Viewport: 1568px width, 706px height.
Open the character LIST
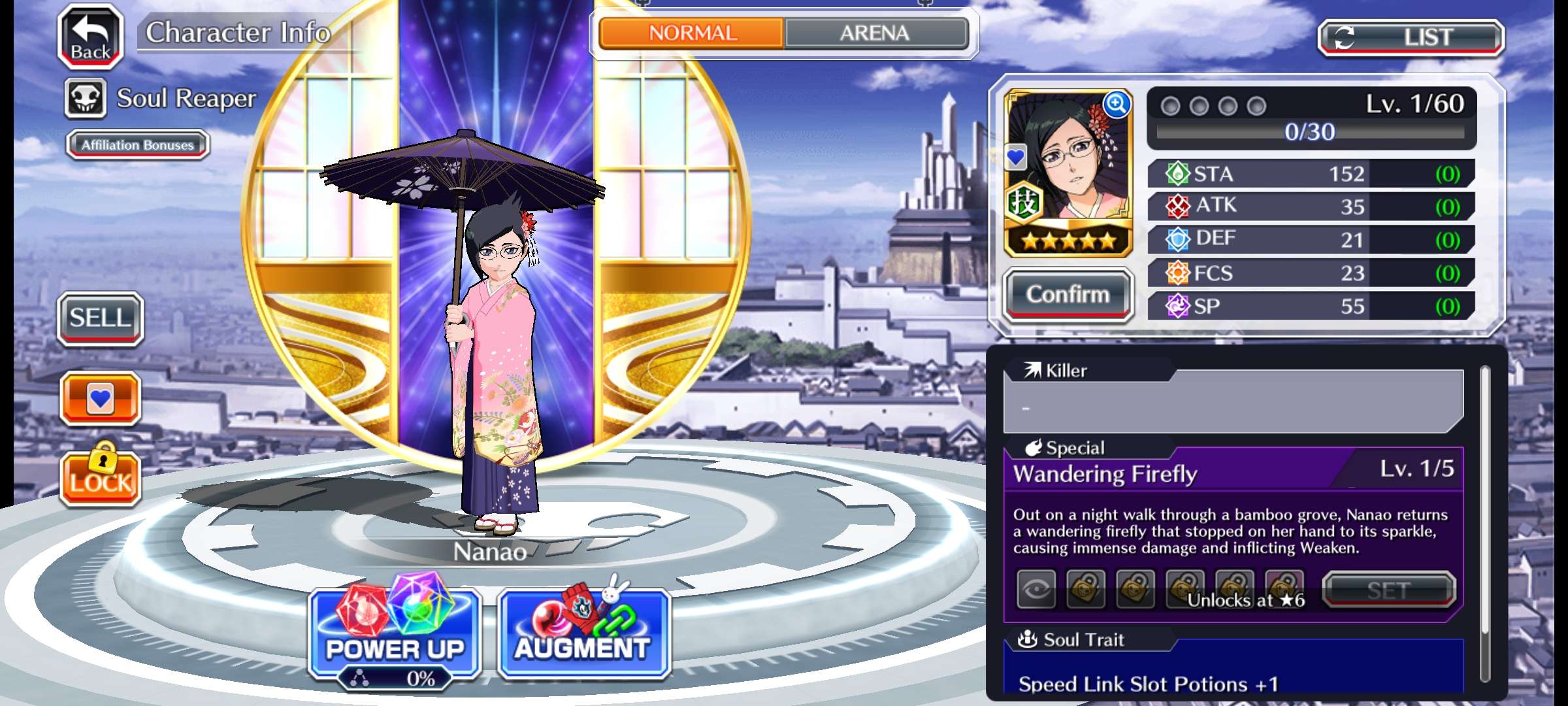click(1411, 37)
